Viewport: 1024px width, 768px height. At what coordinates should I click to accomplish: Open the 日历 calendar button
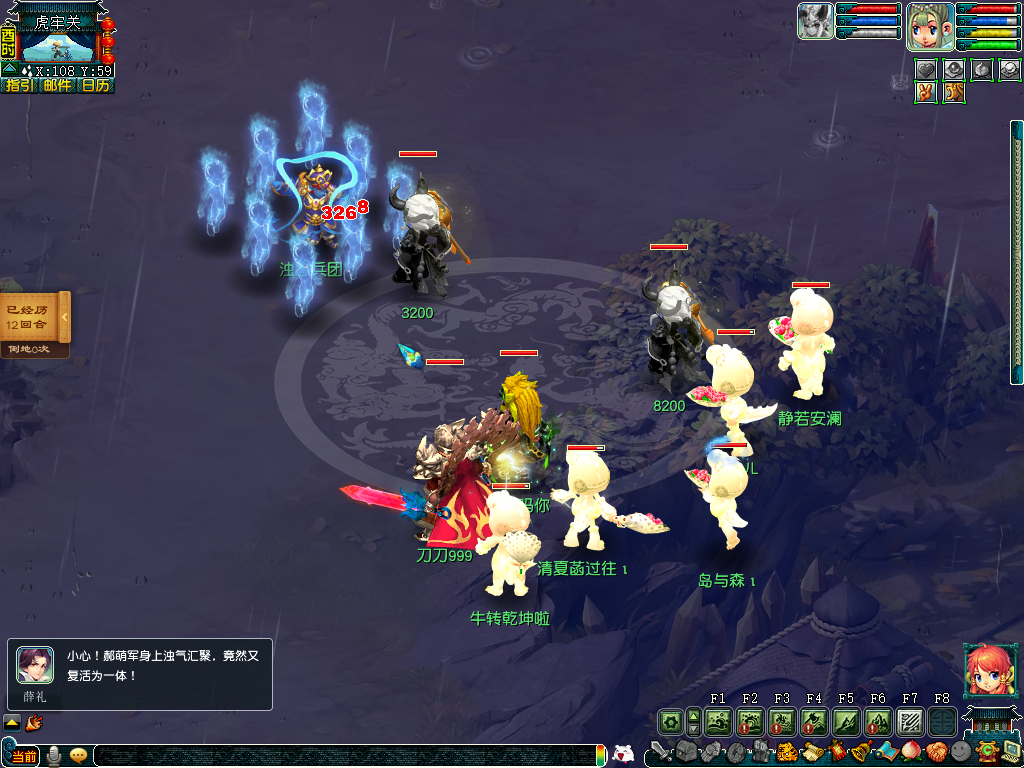[96, 86]
